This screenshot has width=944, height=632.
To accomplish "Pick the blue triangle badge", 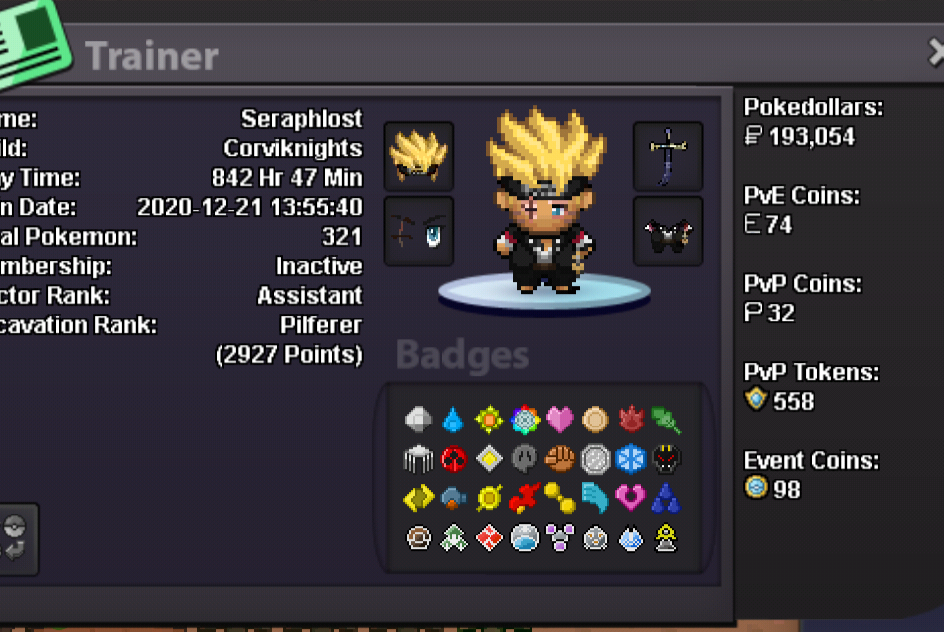I will (666, 497).
